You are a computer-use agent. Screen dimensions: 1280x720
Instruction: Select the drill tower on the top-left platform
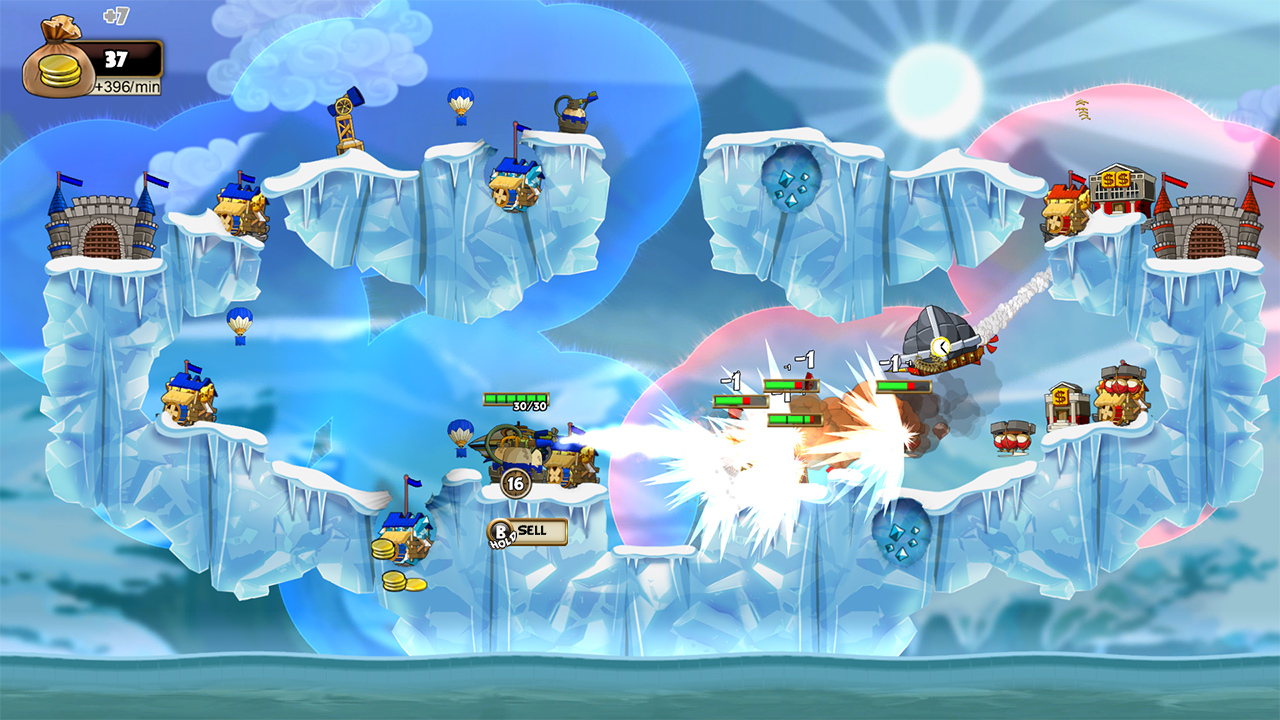coord(343,115)
